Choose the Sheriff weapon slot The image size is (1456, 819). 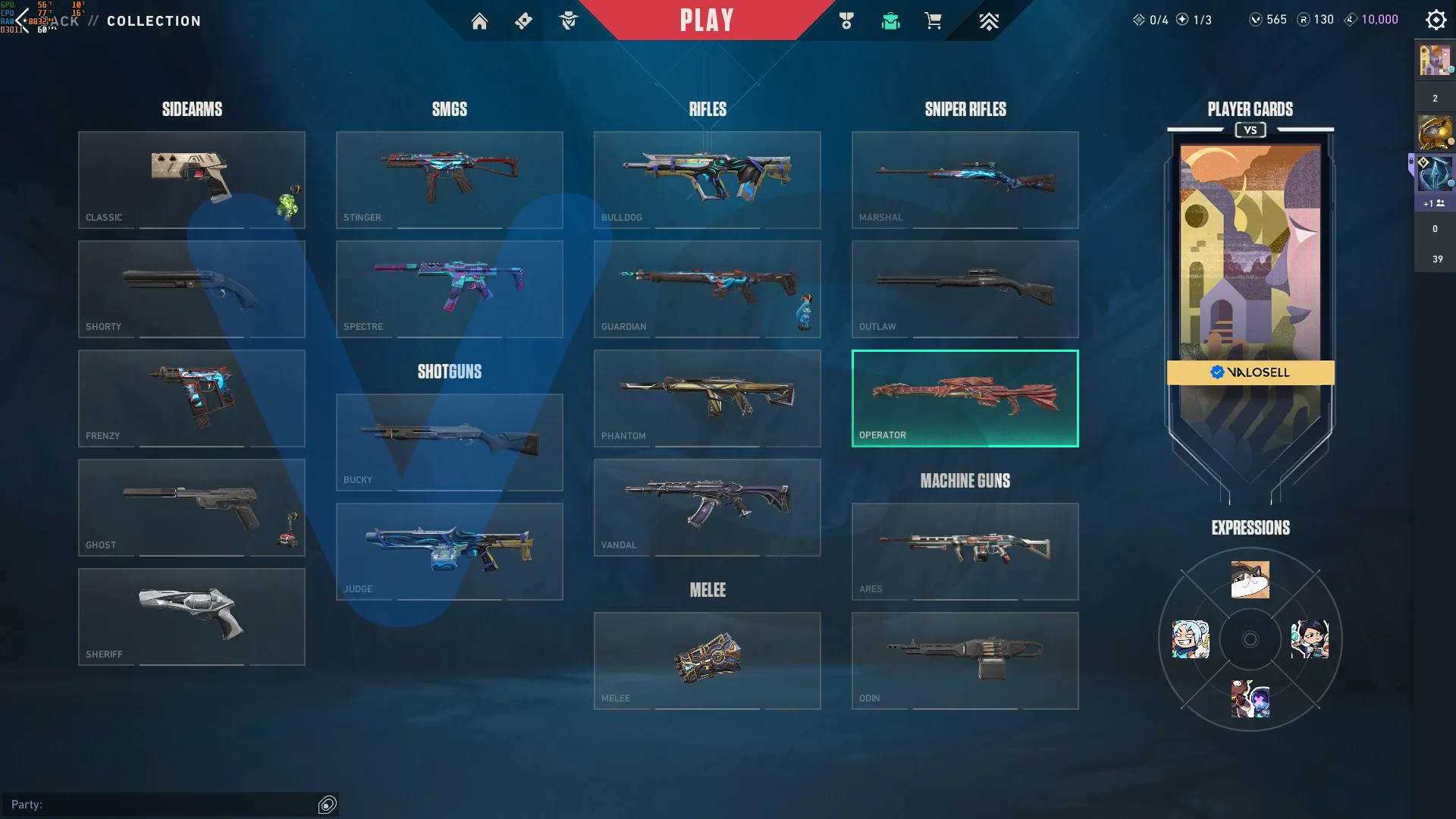coord(192,617)
